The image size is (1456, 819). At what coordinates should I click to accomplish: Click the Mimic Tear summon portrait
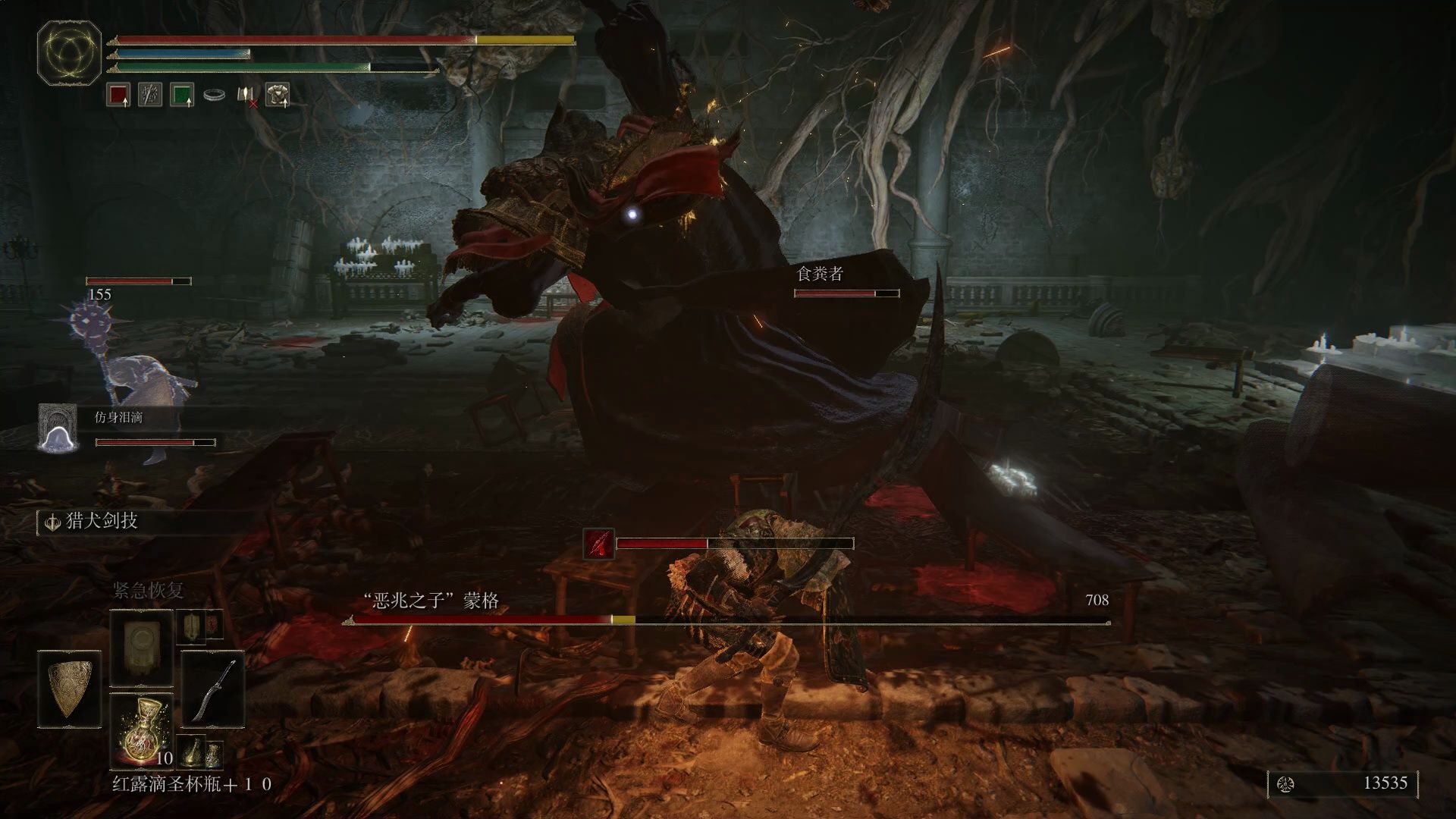[58, 428]
